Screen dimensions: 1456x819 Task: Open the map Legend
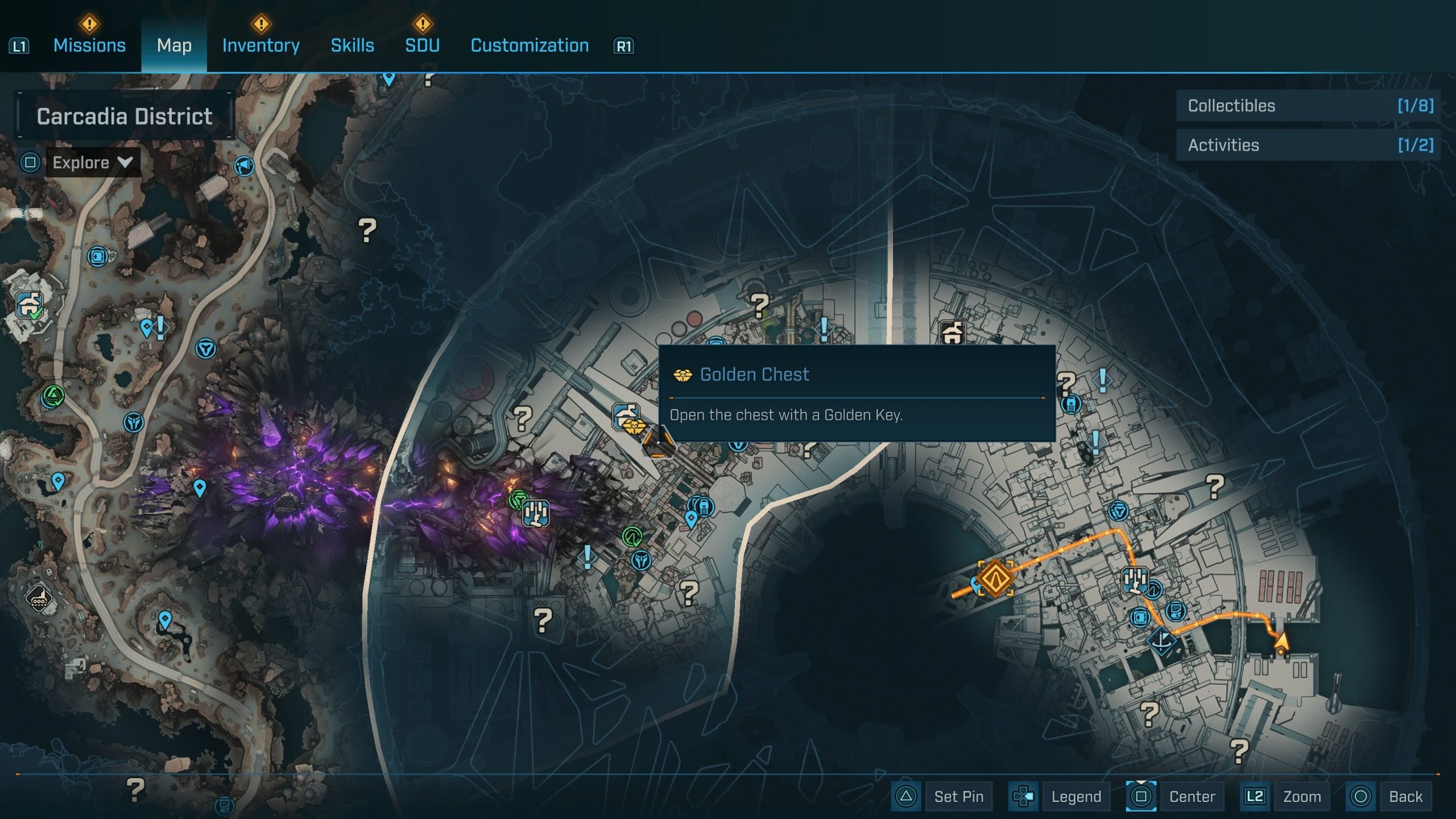(x=1076, y=796)
